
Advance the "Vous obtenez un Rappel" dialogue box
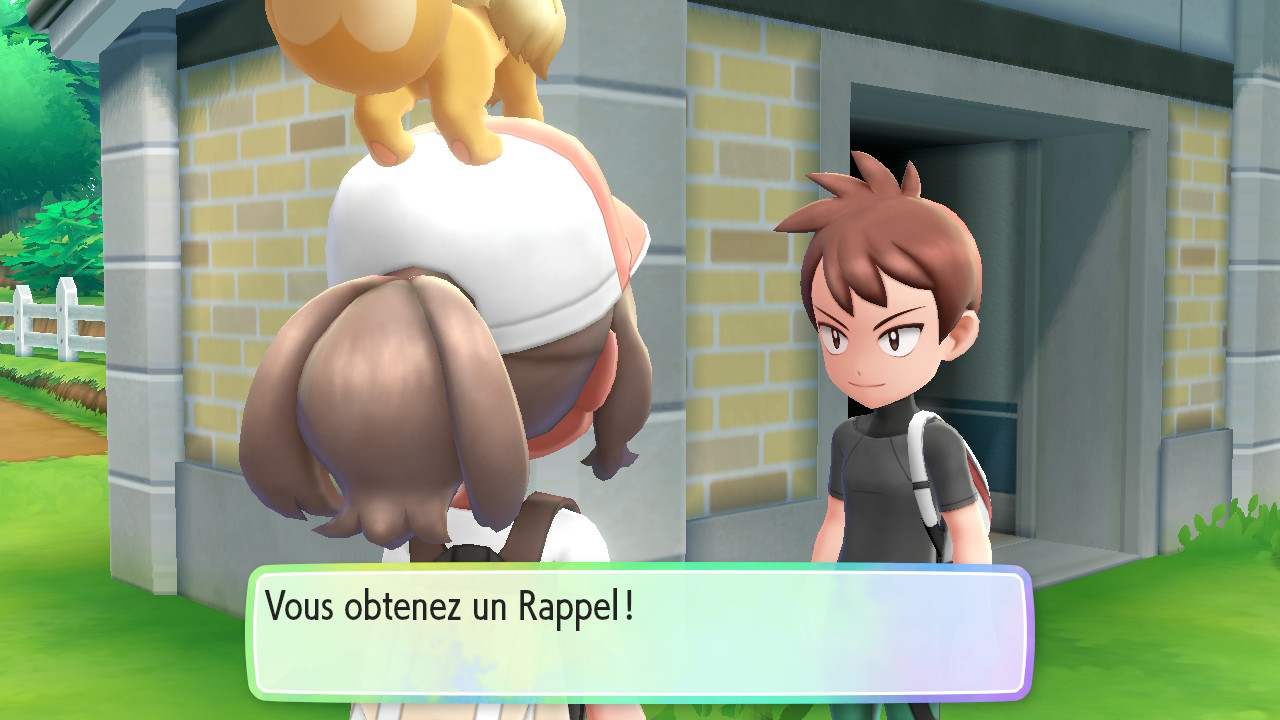click(640, 632)
